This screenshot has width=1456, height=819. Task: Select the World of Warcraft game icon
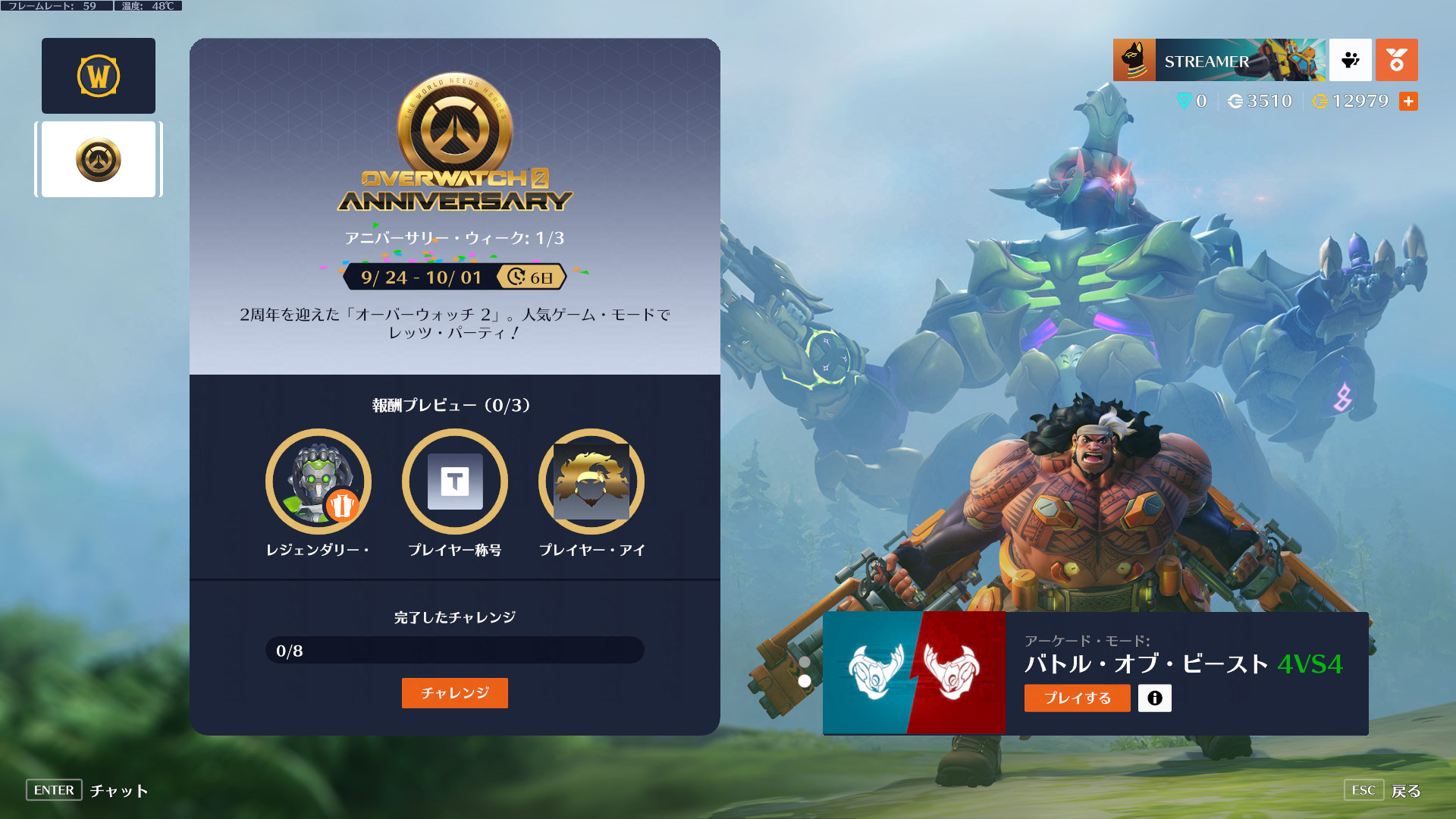pyautogui.click(x=98, y=75)
